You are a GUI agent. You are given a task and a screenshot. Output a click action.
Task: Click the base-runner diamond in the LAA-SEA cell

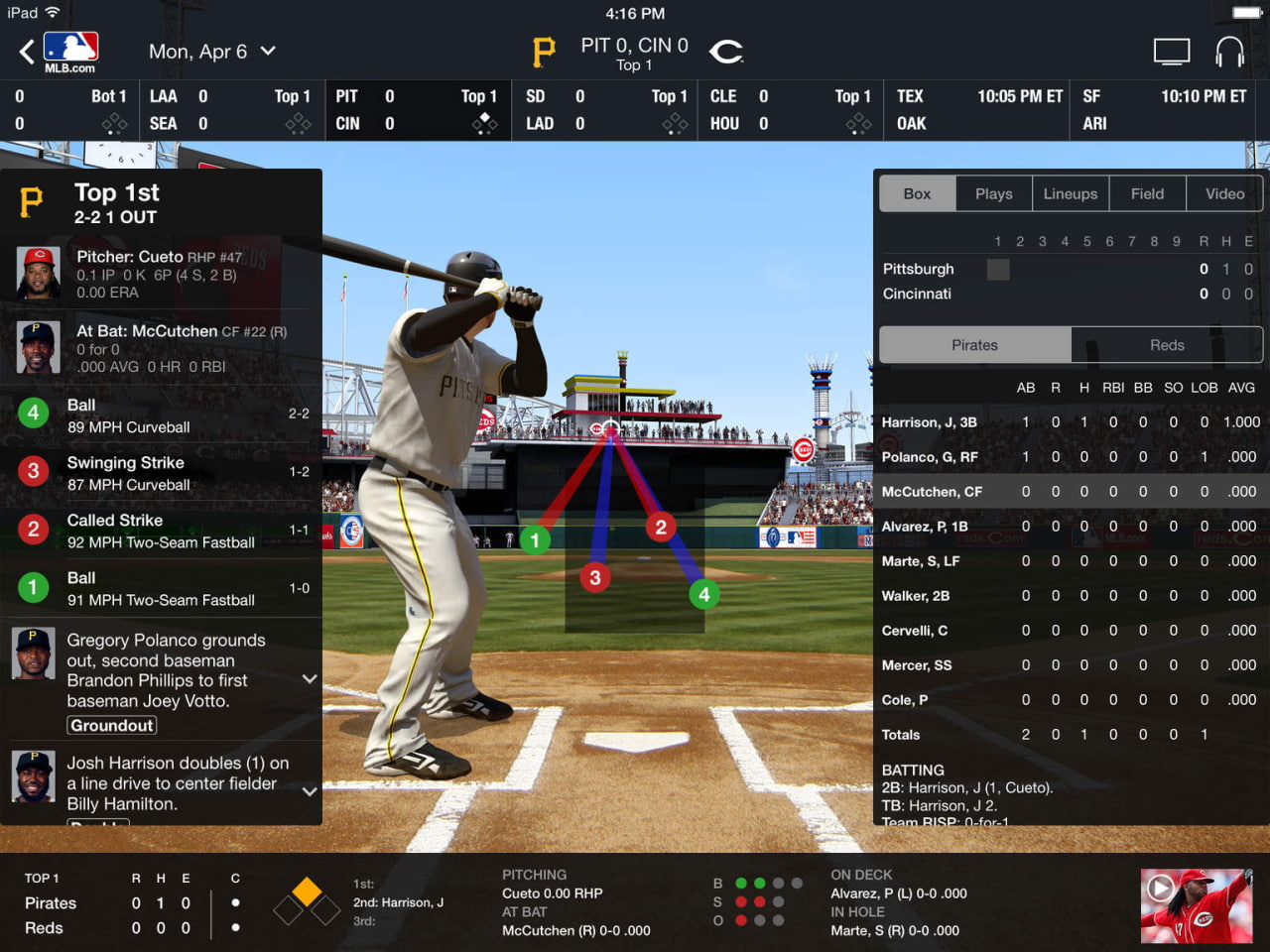pos(298,123)
